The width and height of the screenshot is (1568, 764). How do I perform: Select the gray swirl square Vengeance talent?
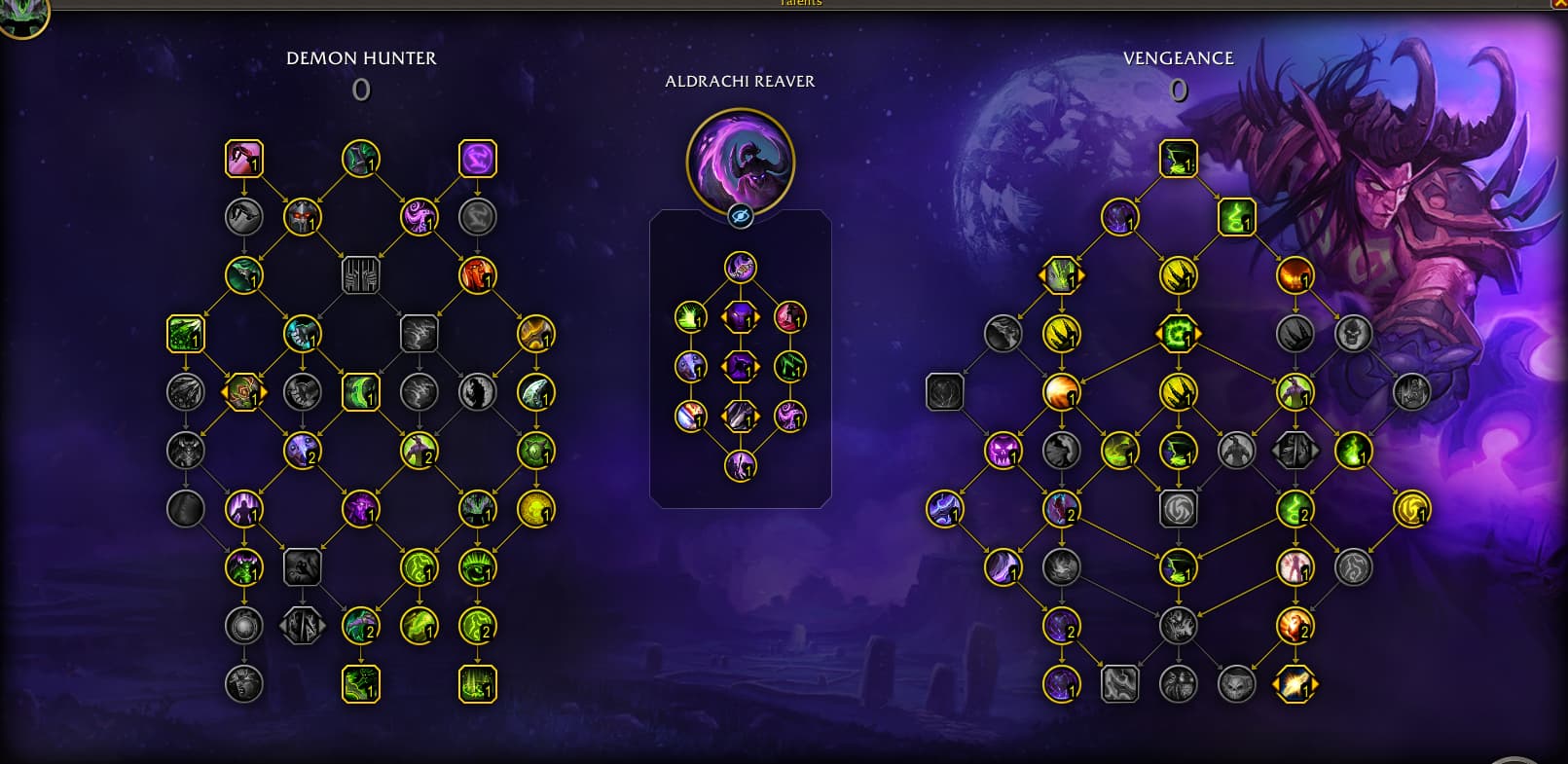(1178, 509)
